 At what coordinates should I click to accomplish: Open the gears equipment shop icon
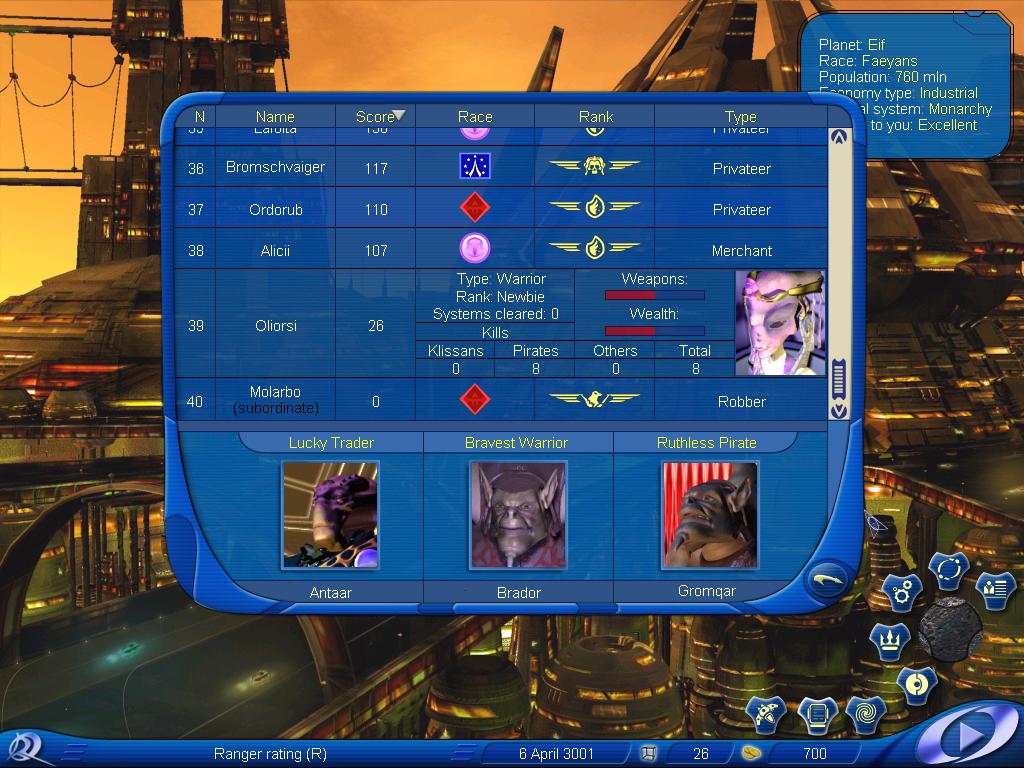click(x=901, y=593)
